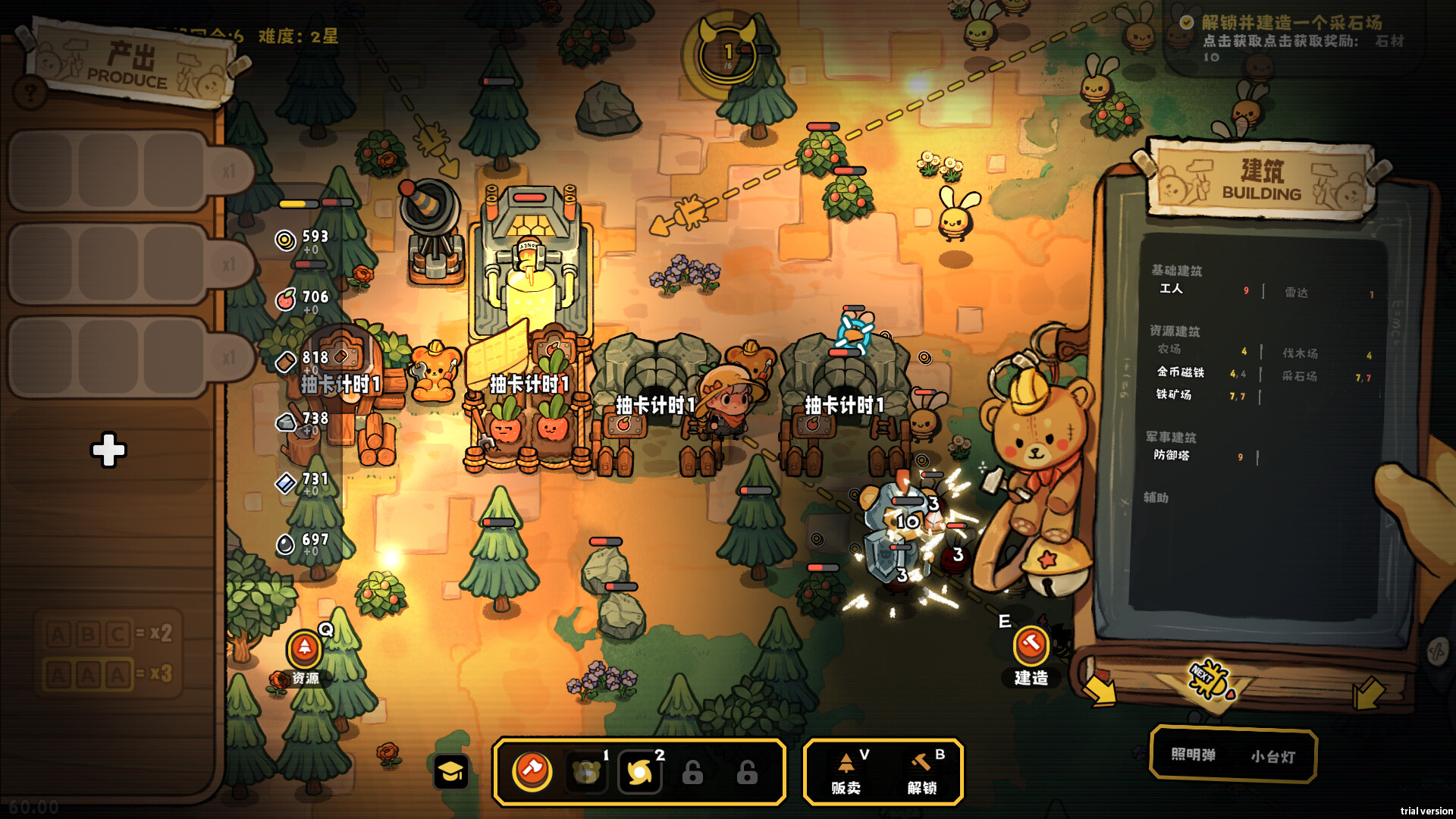Pick 伐木场 (lumber yard) in the building list

[x=1300, y=353]
